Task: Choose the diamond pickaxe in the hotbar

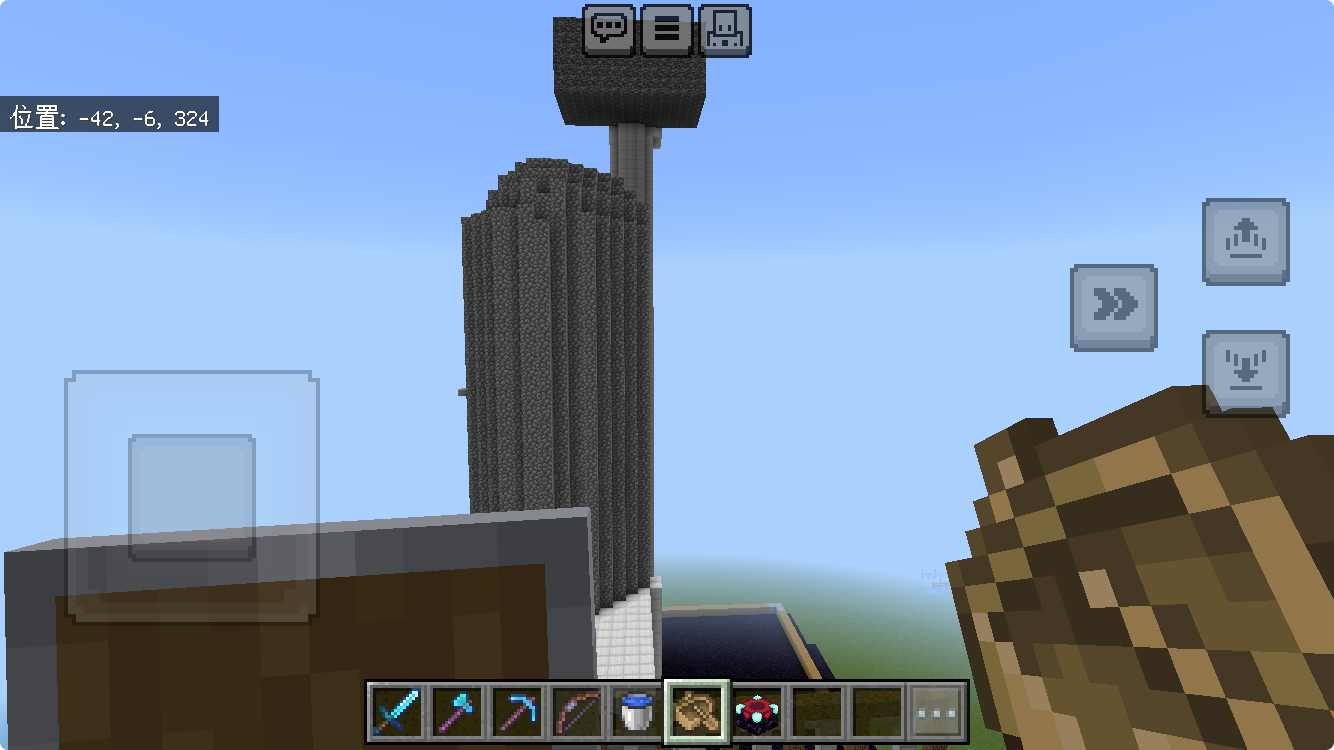Action: tap(517, 712)
